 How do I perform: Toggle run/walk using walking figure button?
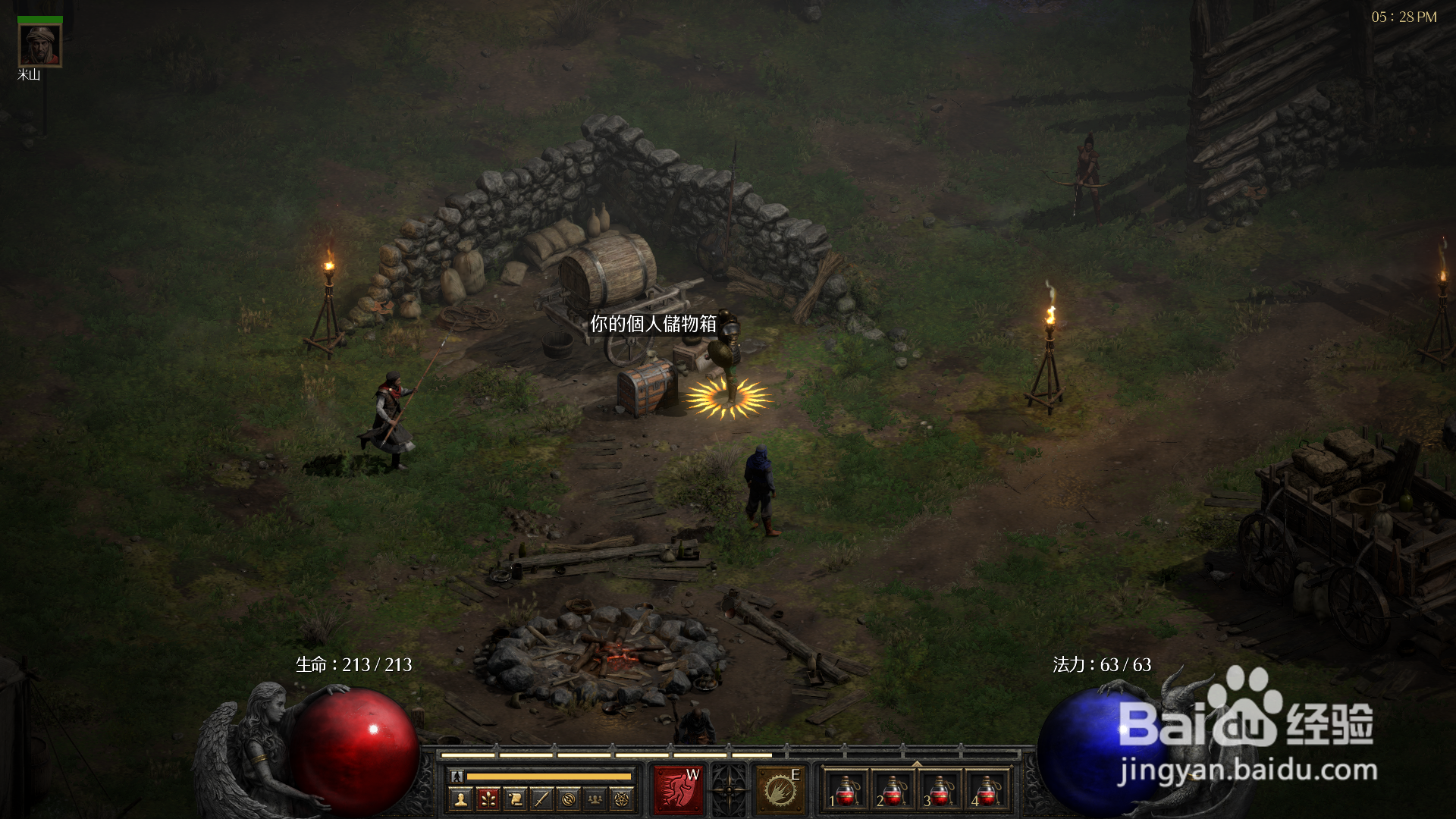[457, 776]
